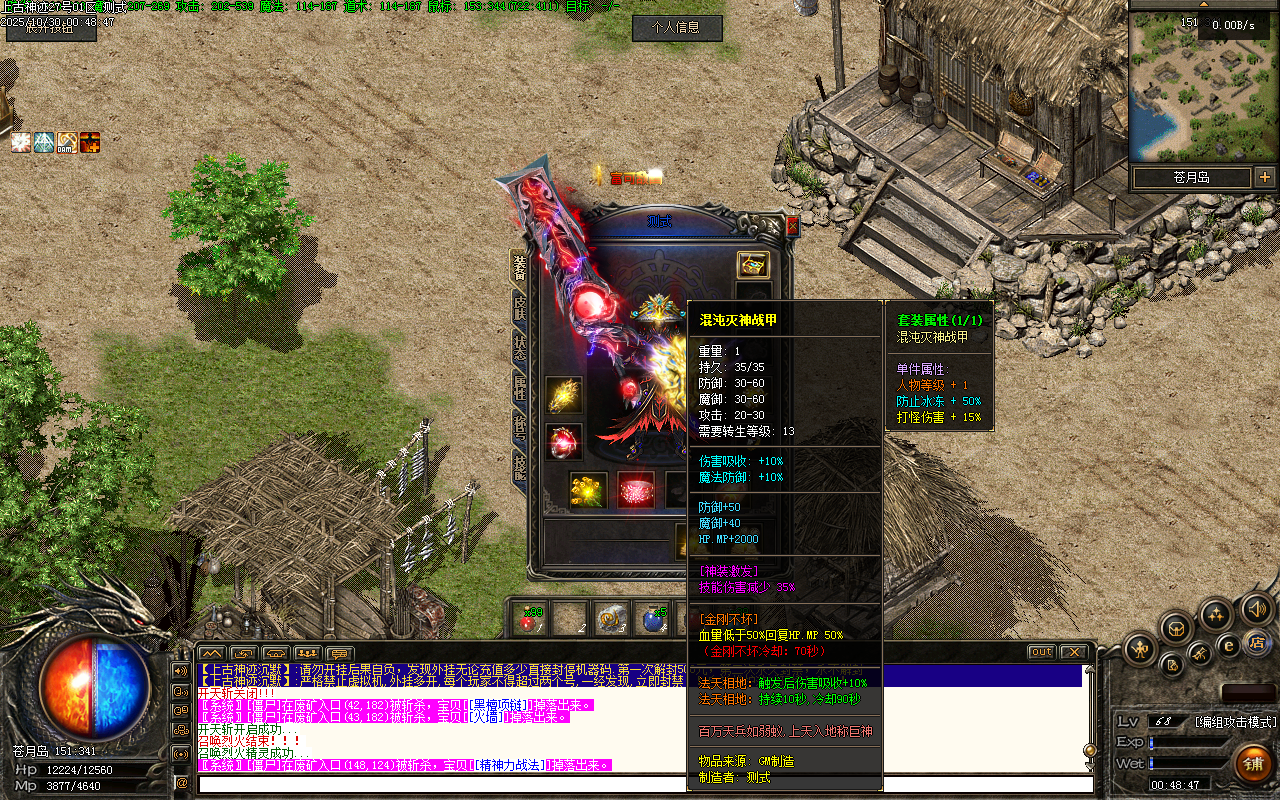Use the red potion in hotbar slot 1
The width and height of the screenshot is (1280, 800).
tap(529, 619)
